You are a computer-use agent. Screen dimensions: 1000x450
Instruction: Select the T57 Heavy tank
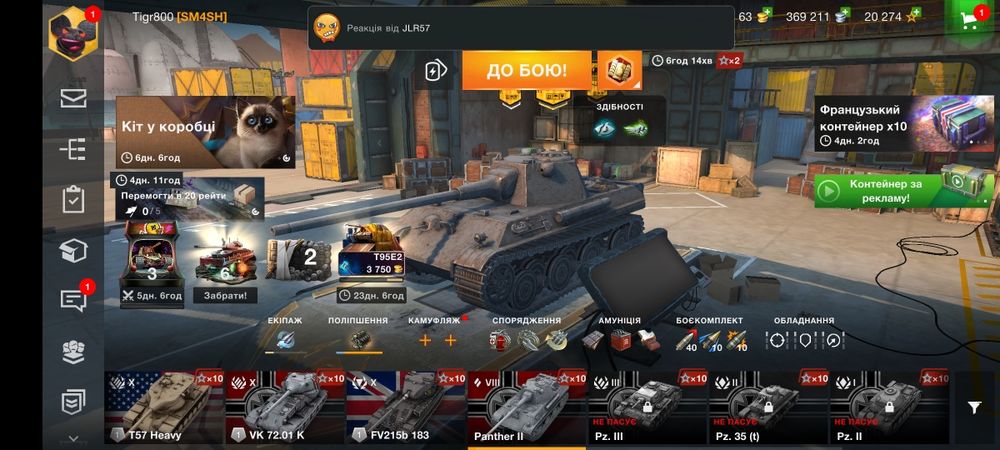[164, 407]
